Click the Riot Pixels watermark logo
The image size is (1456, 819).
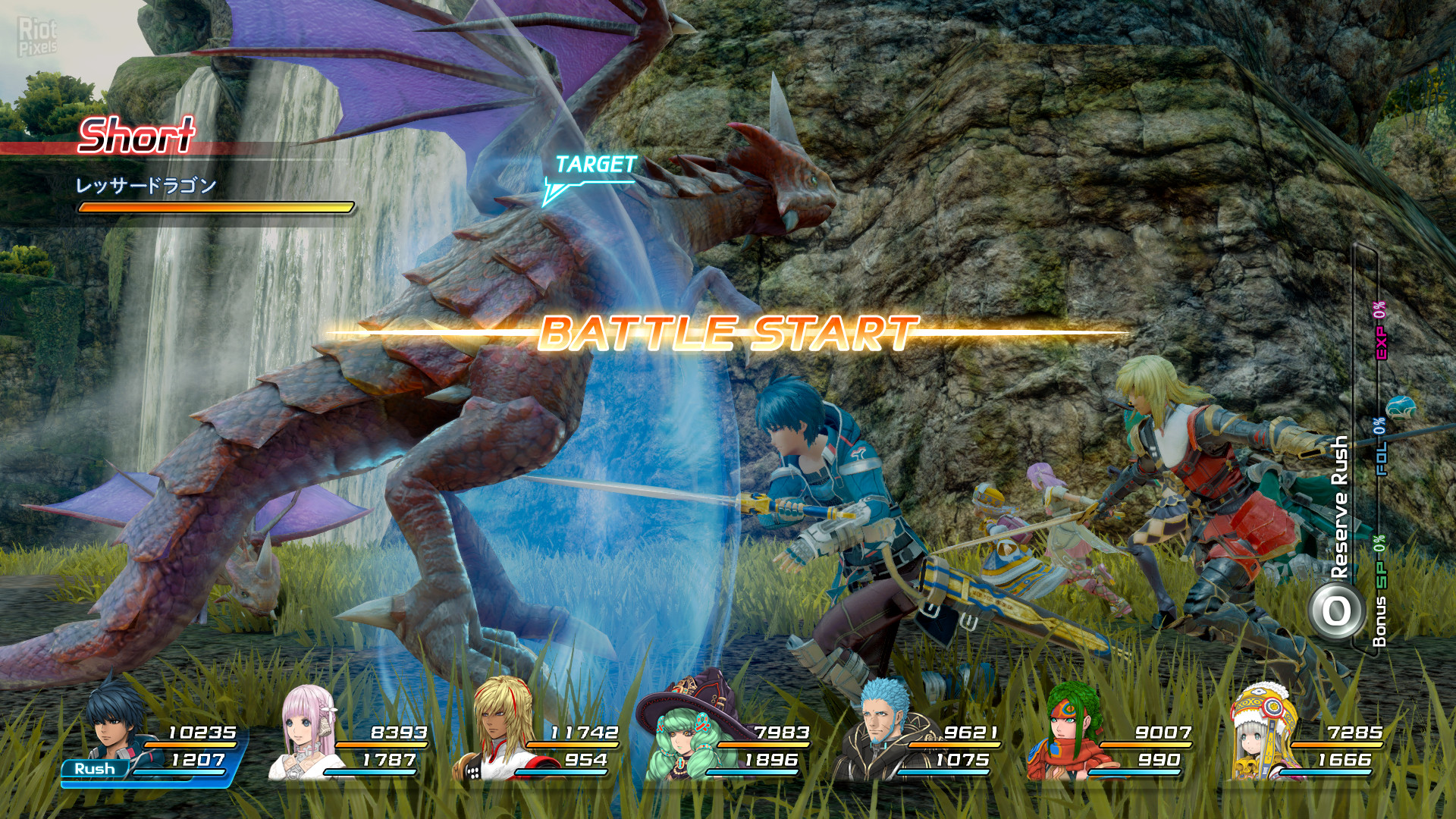tap(38, 36)
